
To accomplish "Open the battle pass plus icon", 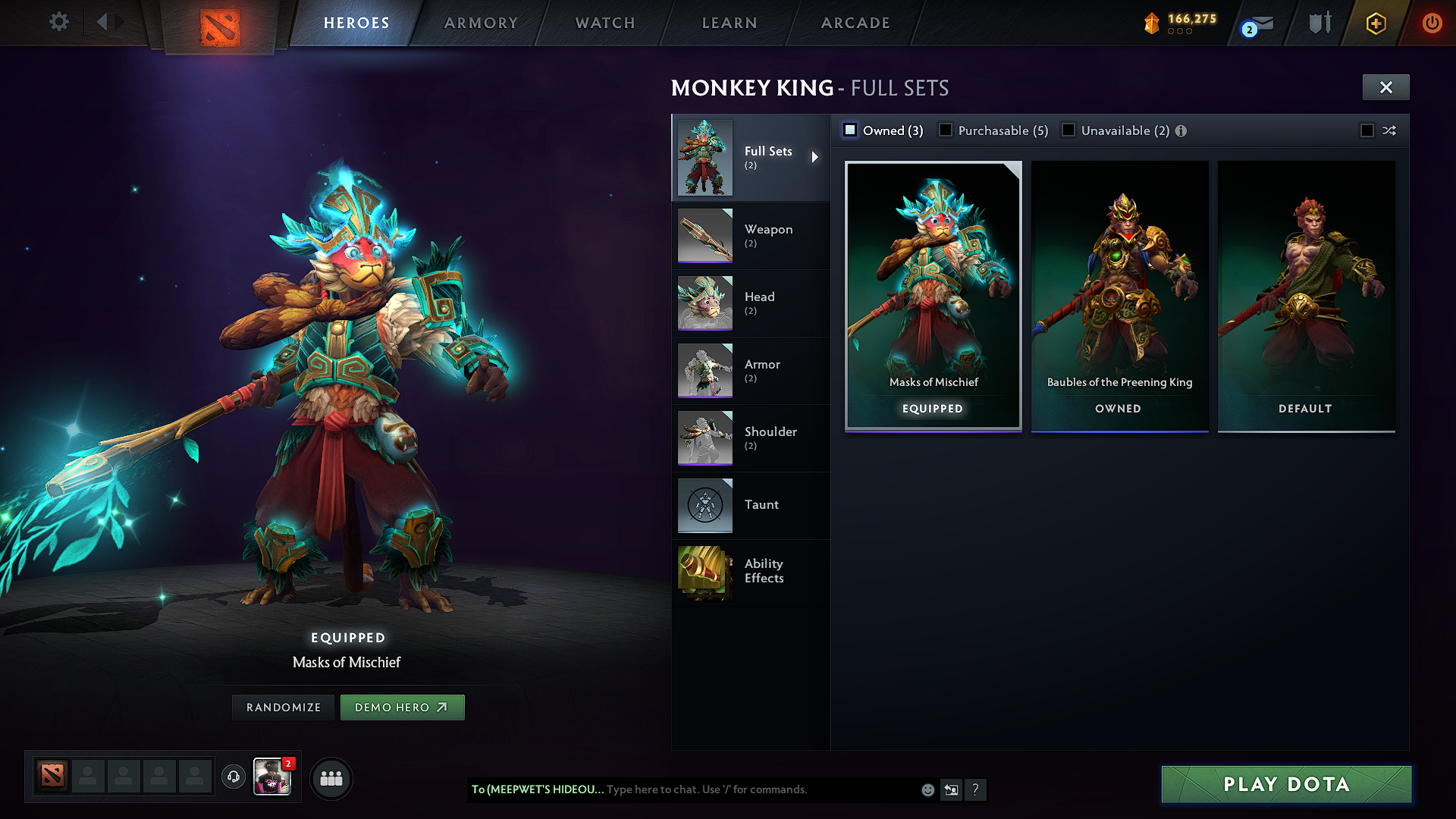I will tap(1375, 23).
